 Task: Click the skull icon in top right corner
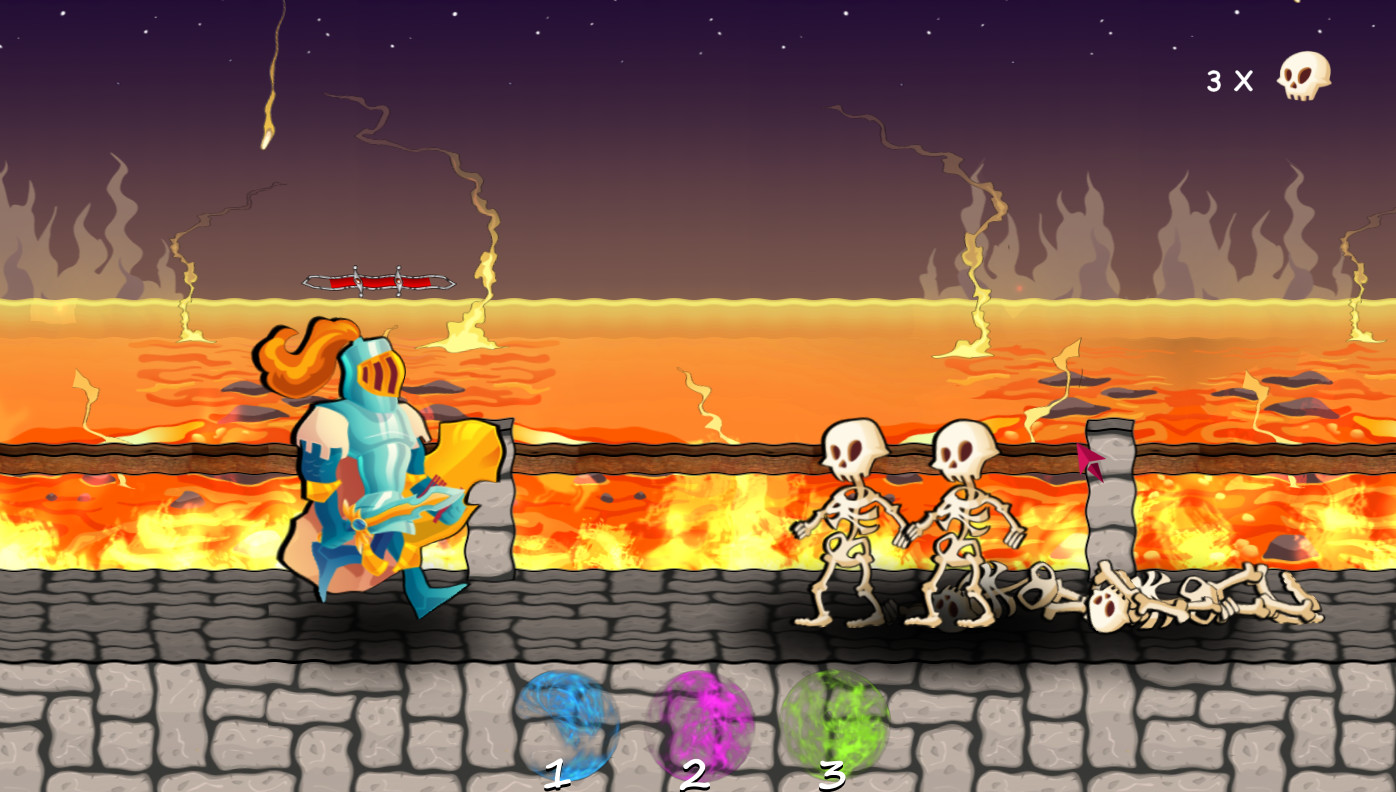click(x=1303, y=75)
